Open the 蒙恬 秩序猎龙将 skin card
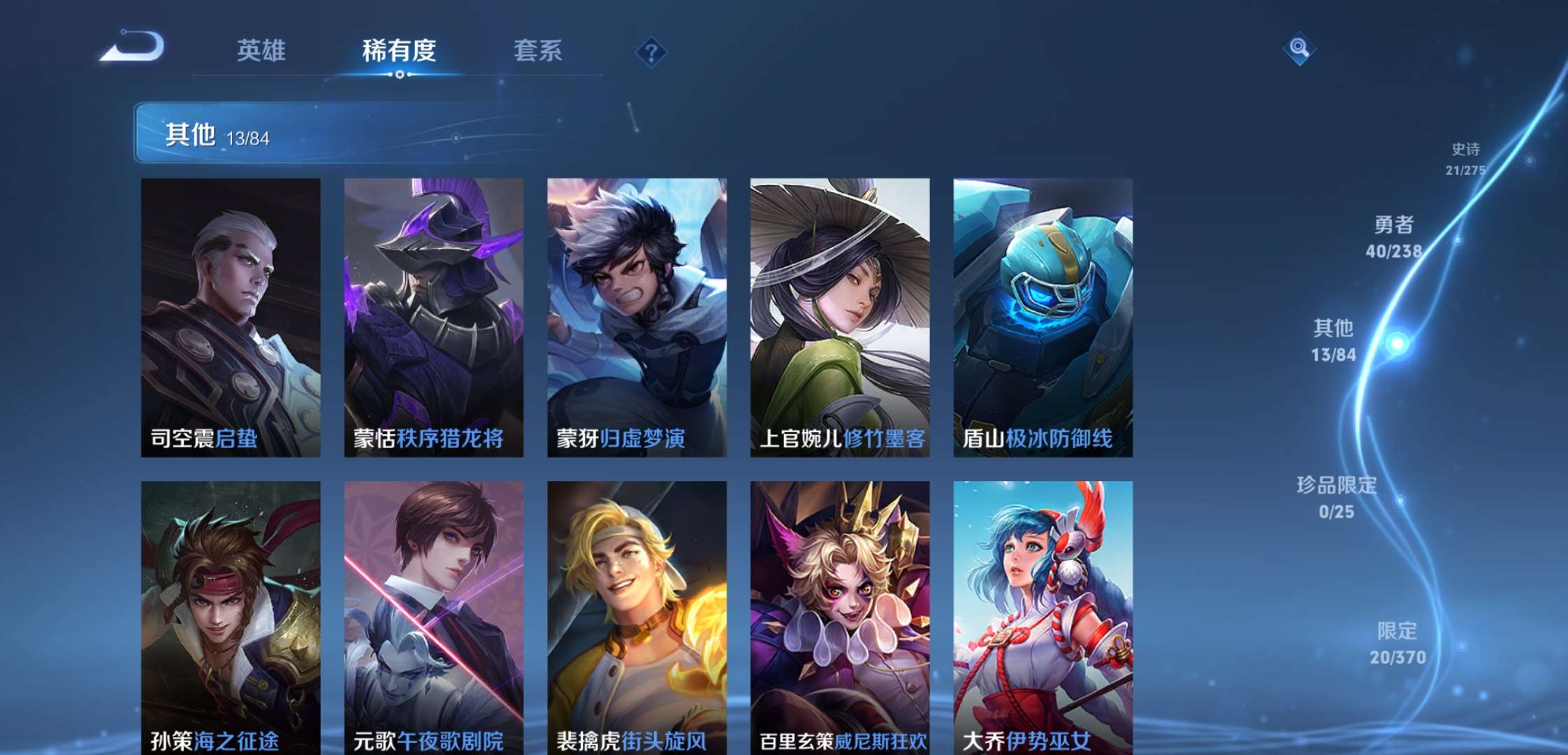Image resolution: width=1568 pixels, height=755 pixels. click(x=434, y=318)
